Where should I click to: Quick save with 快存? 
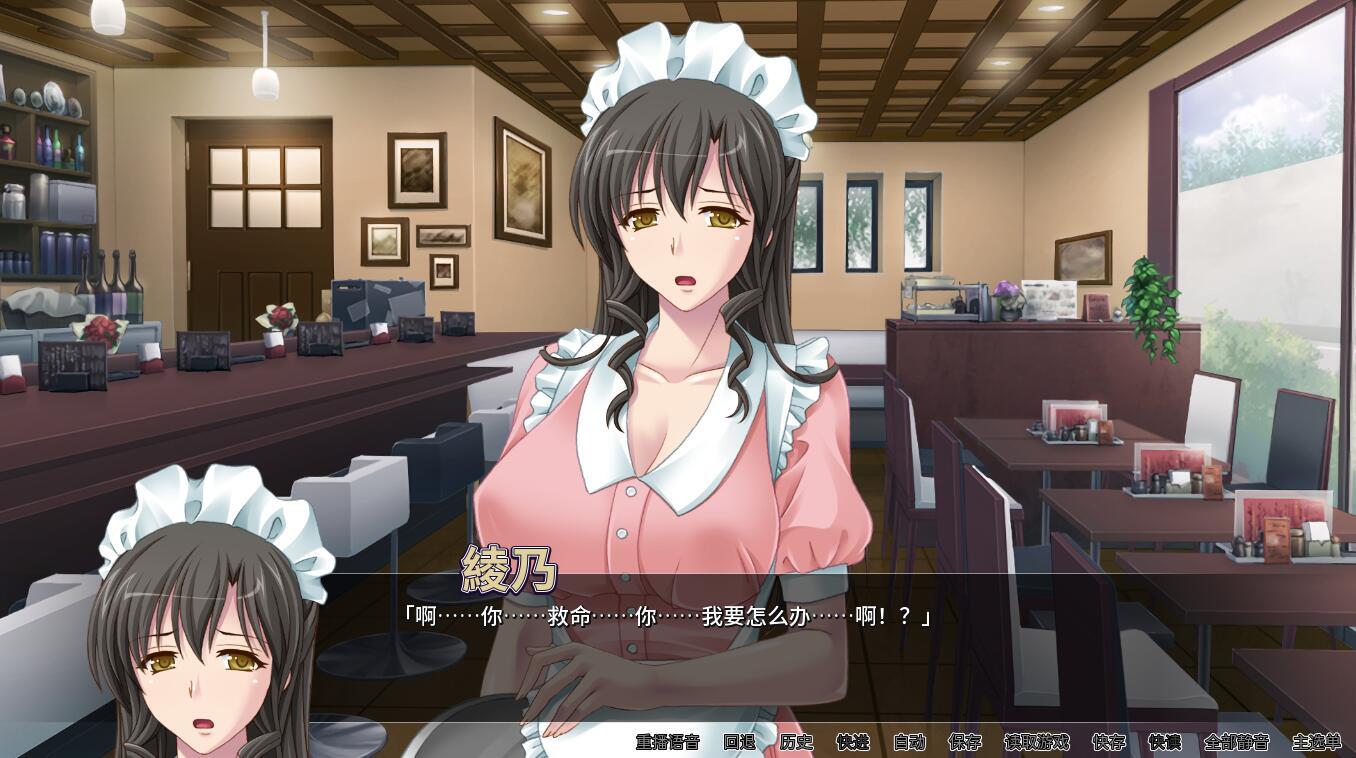[x=1108, y=742]
